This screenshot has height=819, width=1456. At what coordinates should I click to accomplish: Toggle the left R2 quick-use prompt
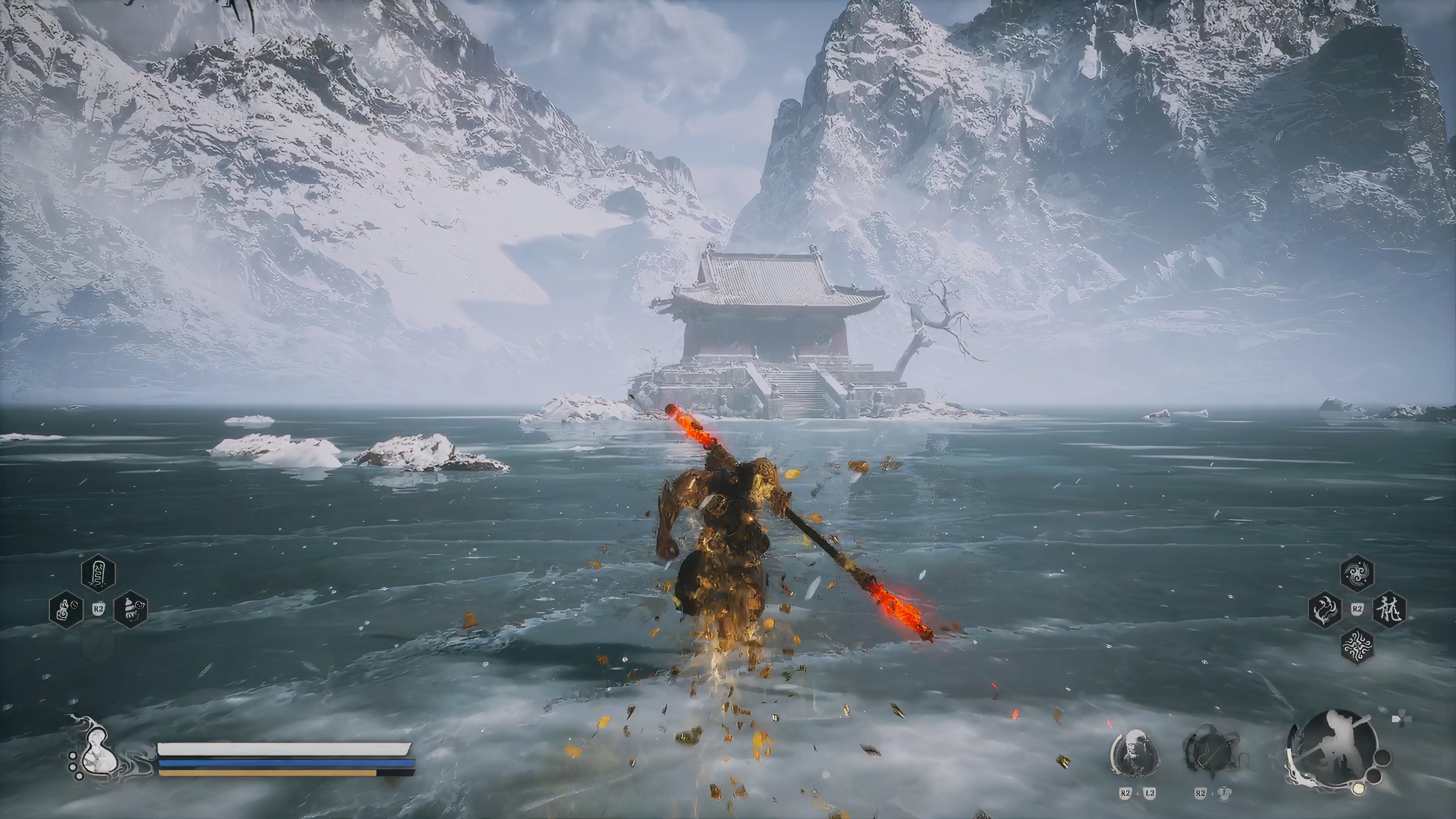click(99, 609)
